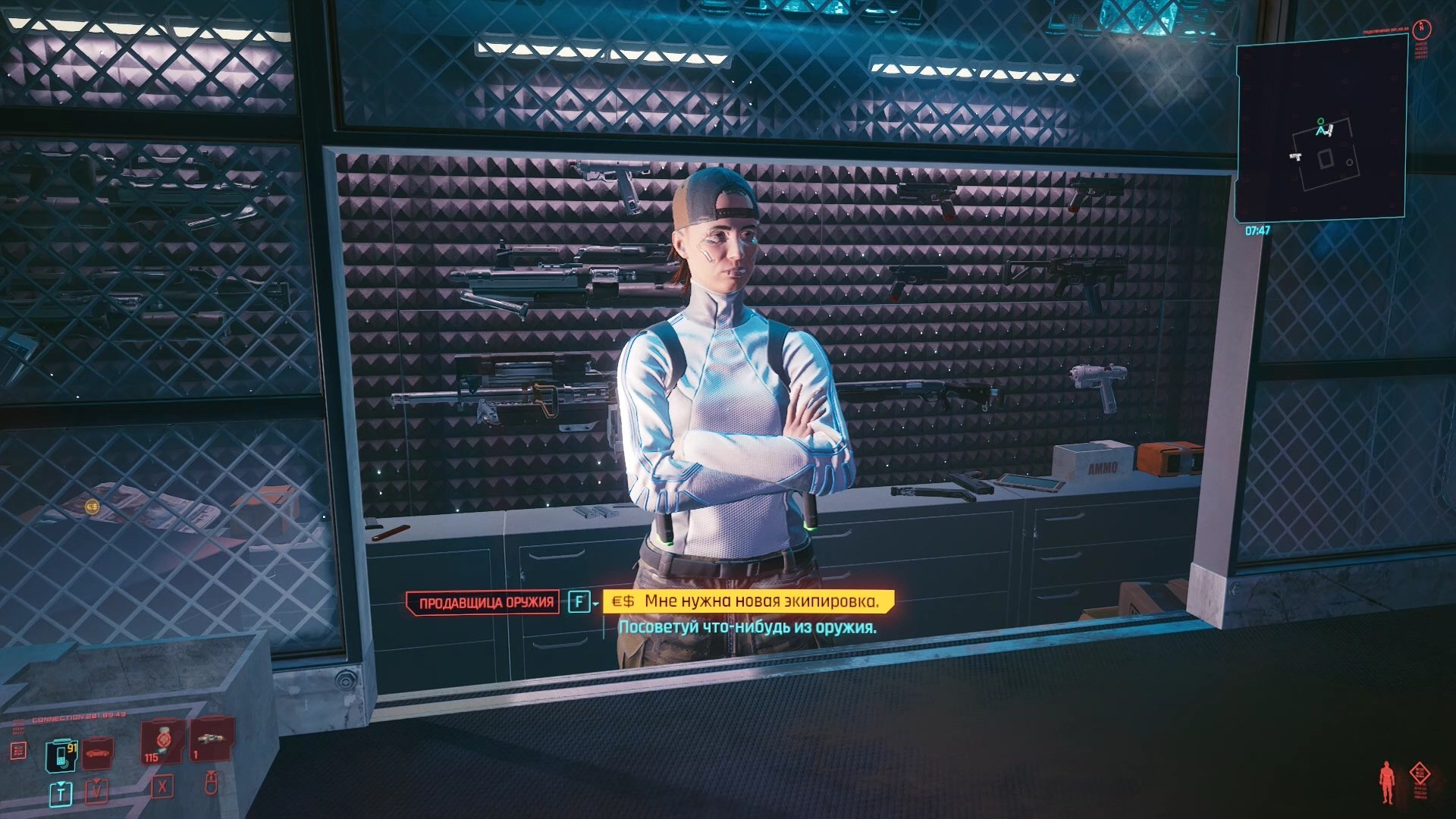Select the grenade gadget slot showing 1
The height and width of the screenshot is (819, 1456).
tap(210, 739)
